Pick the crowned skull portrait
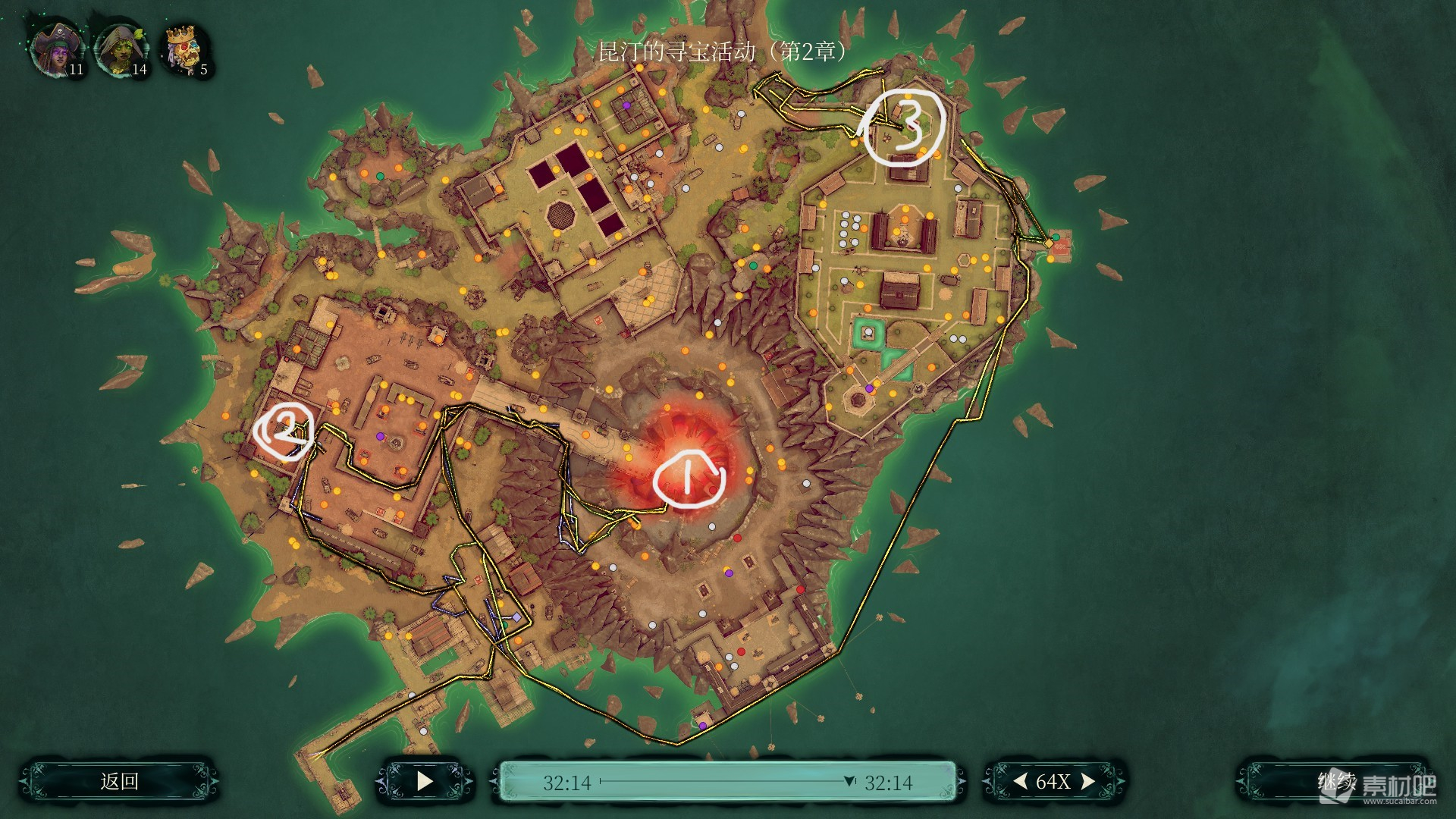 point(184,50)
